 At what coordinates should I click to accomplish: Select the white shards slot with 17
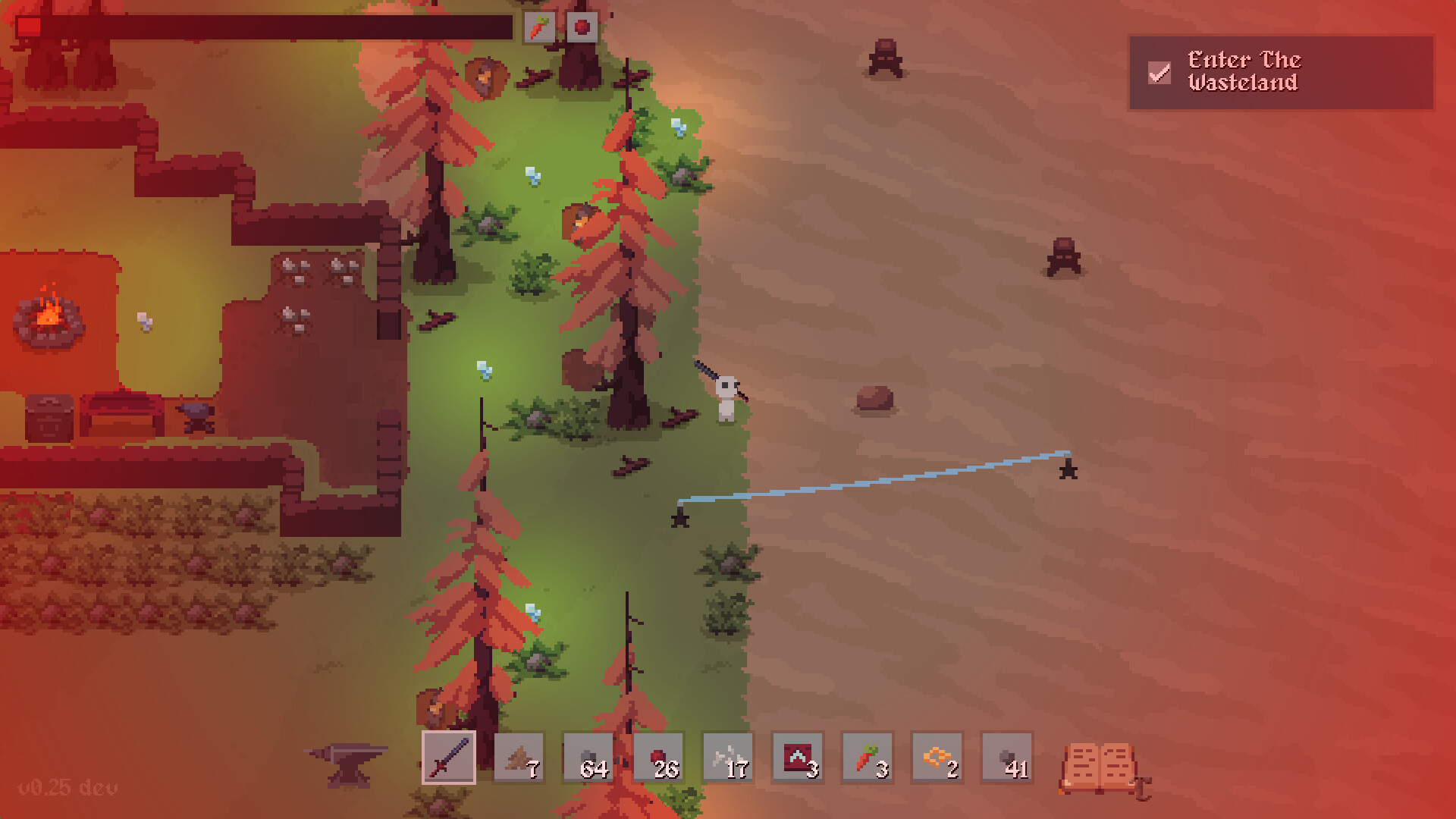click(x=728, y=757)
